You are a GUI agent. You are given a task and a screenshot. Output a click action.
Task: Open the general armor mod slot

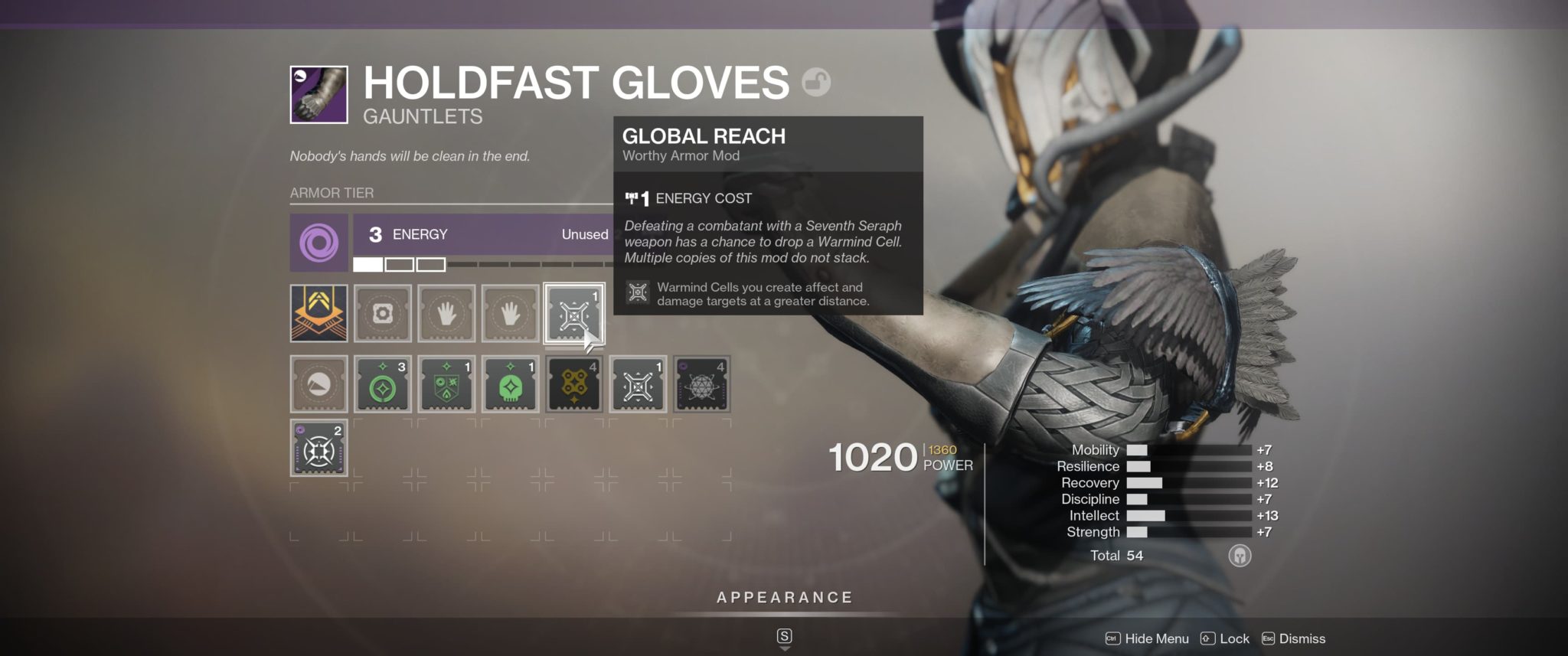click(x=383, y=314)
